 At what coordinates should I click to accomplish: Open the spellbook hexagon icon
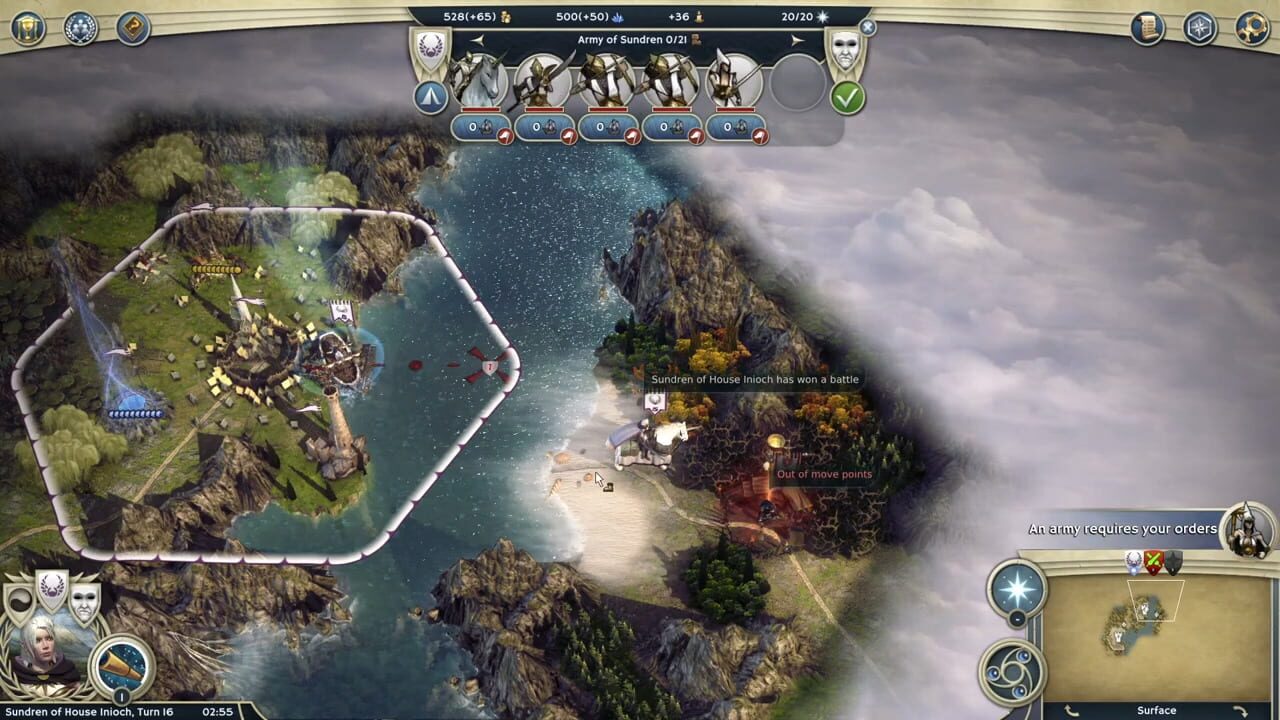[1198, 26]
